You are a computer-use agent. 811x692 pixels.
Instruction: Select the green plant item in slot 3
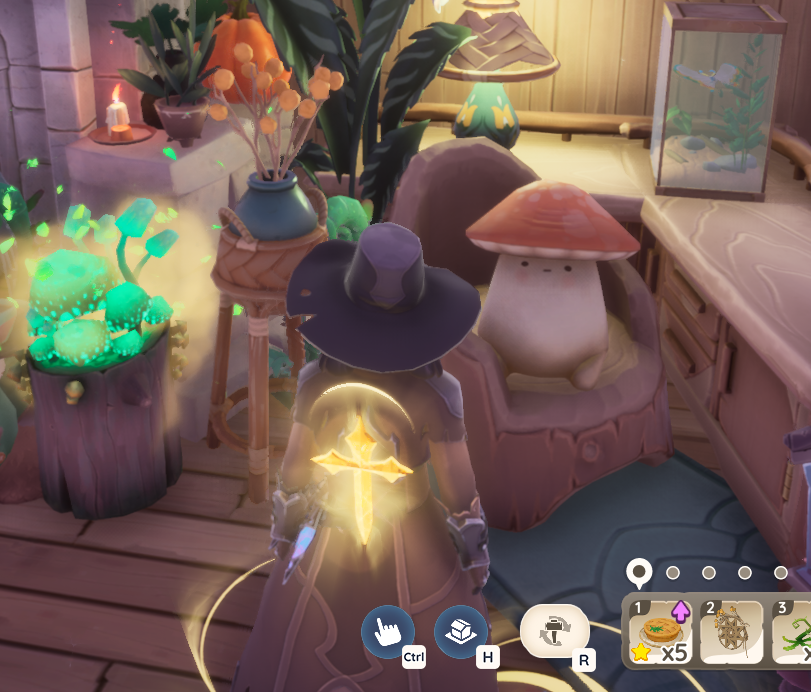click(794, 632)
